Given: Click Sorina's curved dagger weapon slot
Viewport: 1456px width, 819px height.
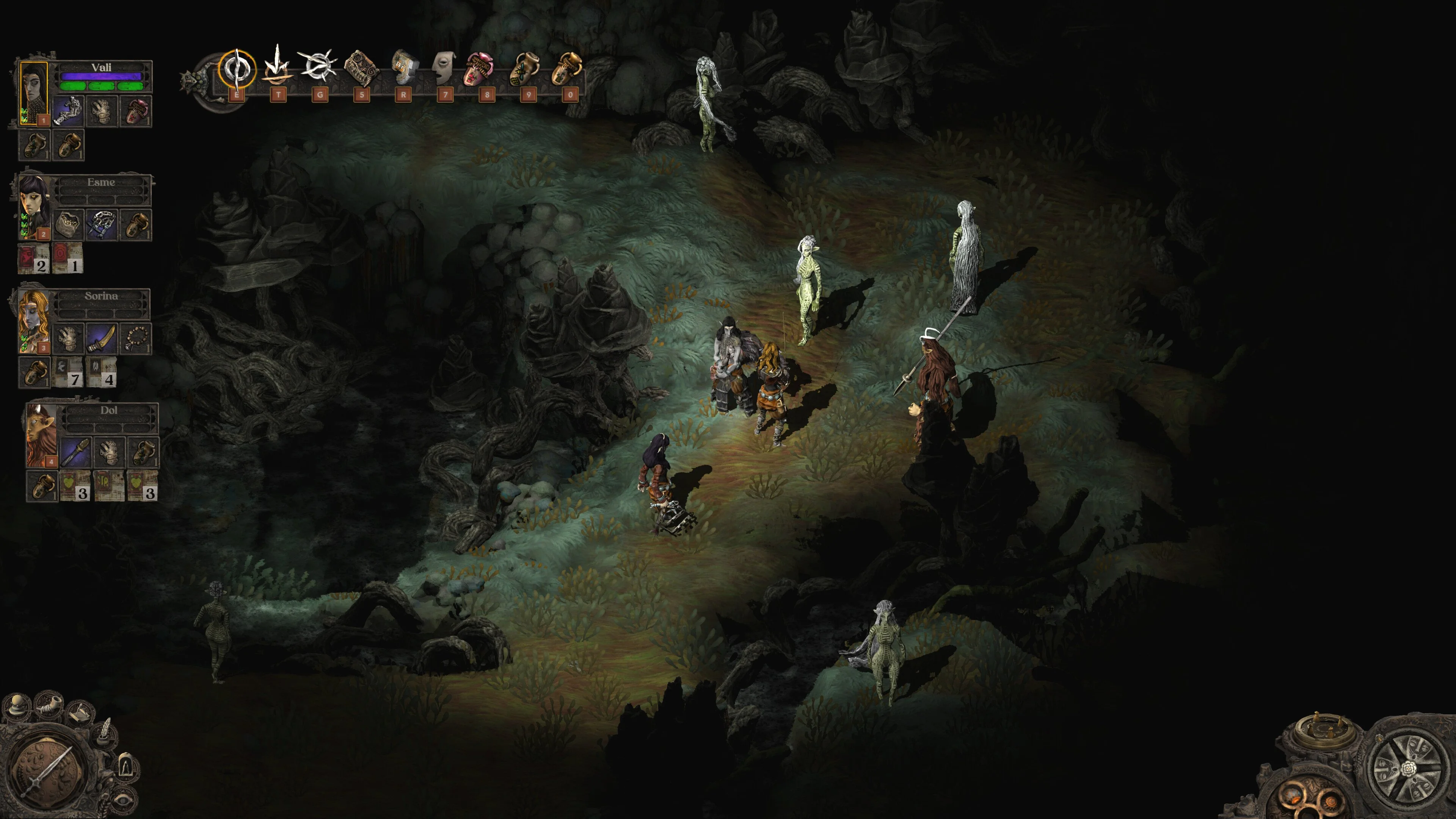Looking at the screenshot, I should click(102, 338).
